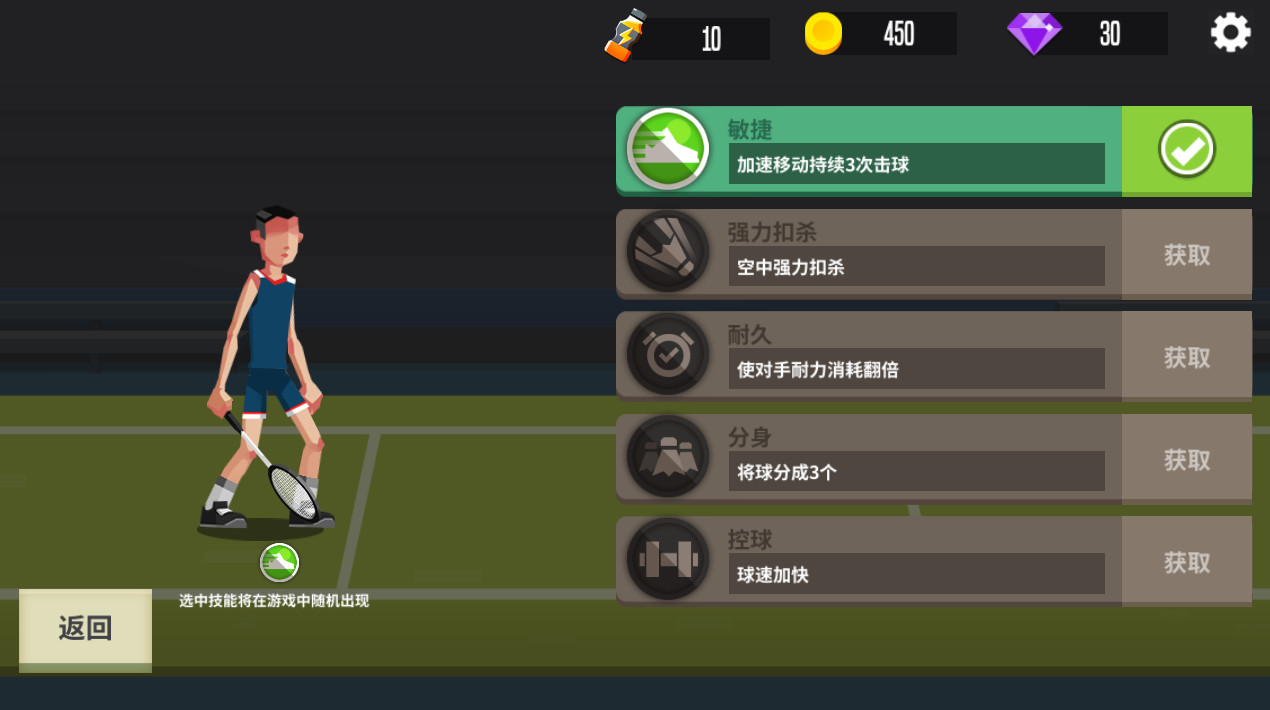This screenshot has height=710, width=1270.
Task: Select the 敏捷 shoe skill icon
Action: click(x=667, y=149)
